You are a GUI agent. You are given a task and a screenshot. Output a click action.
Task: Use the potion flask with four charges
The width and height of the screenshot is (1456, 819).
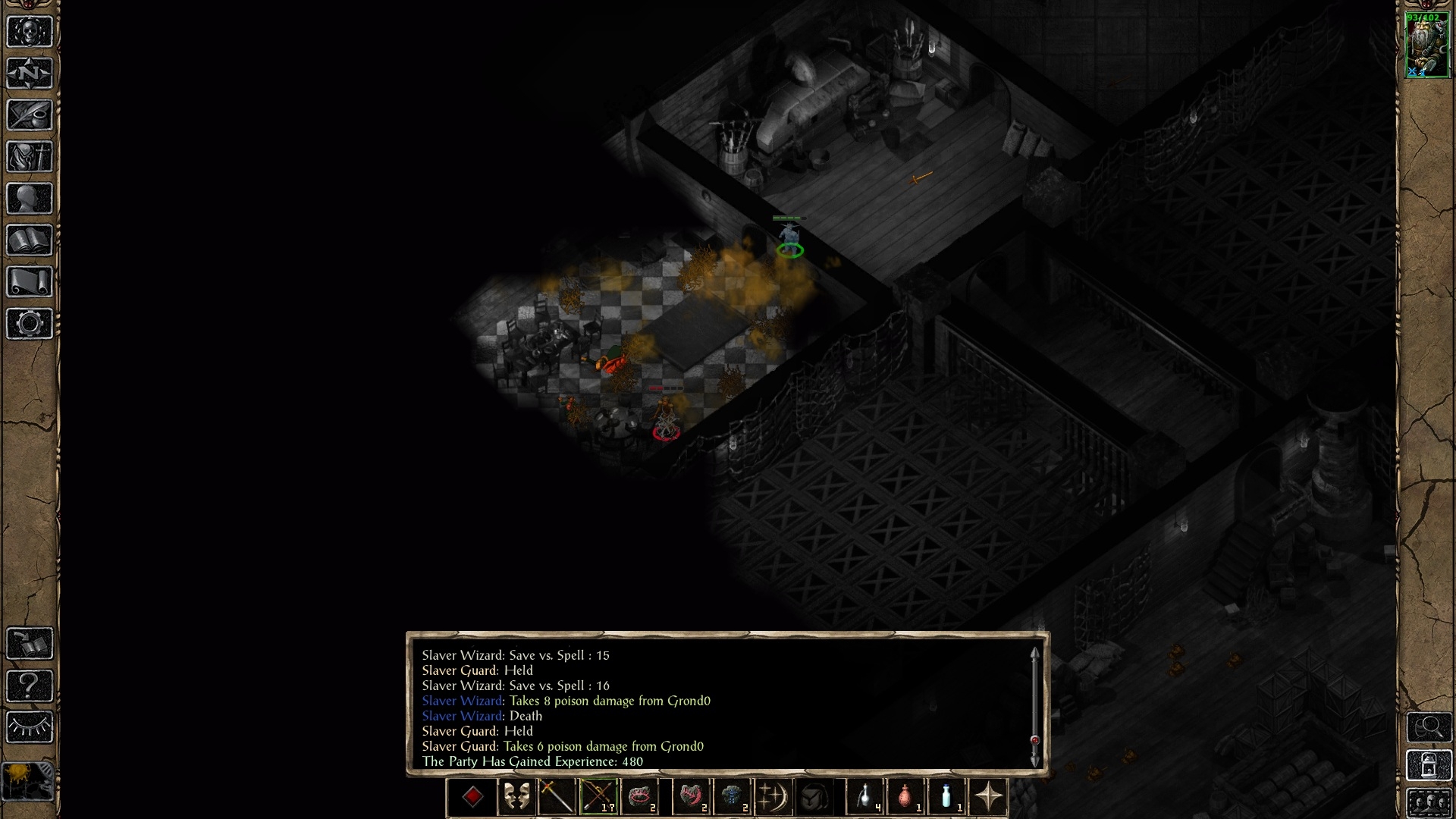click(x=865, y=797)
